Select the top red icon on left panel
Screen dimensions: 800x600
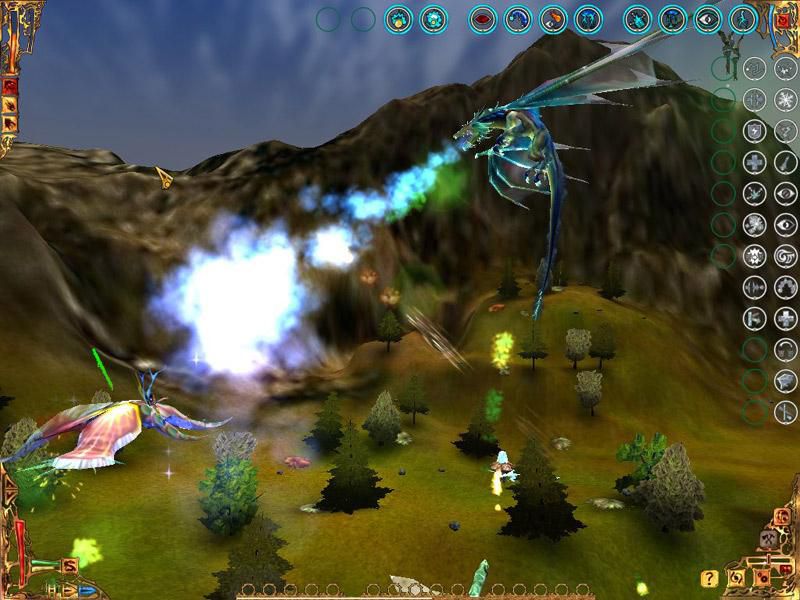(x=10, y=86)
